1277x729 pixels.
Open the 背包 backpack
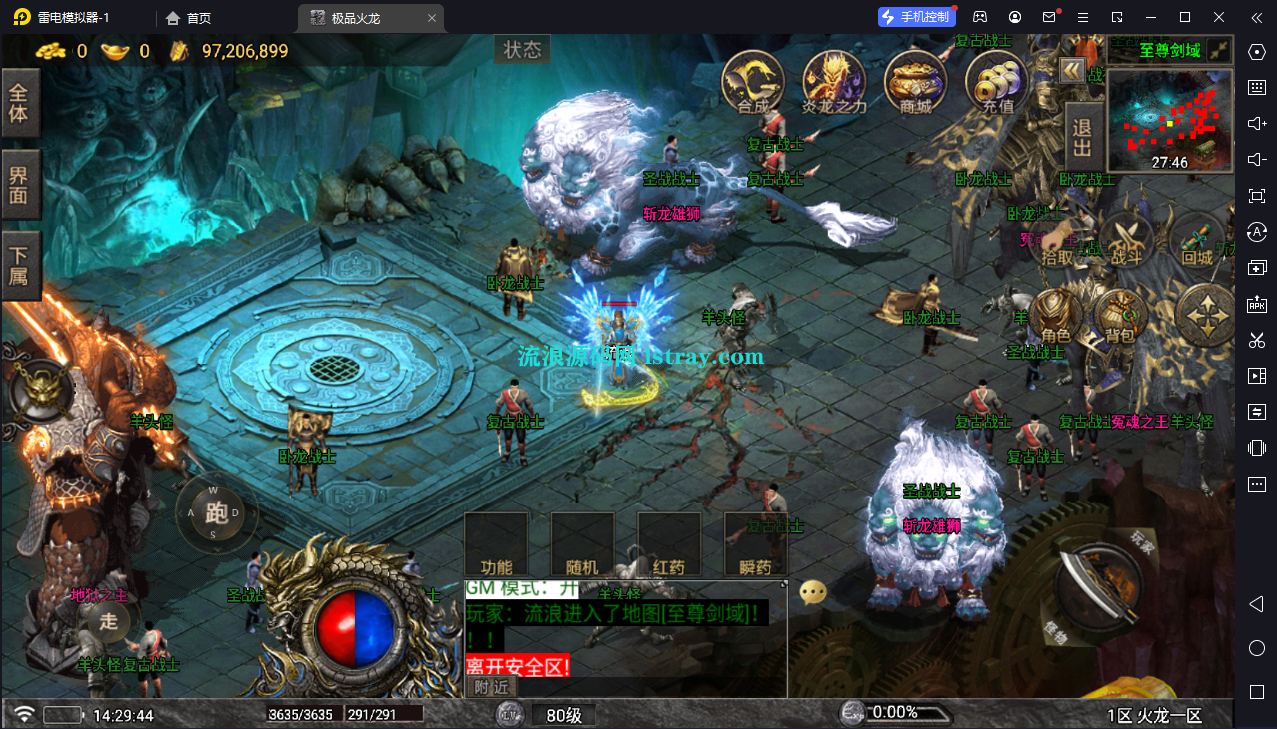(x=1120, y=317)
